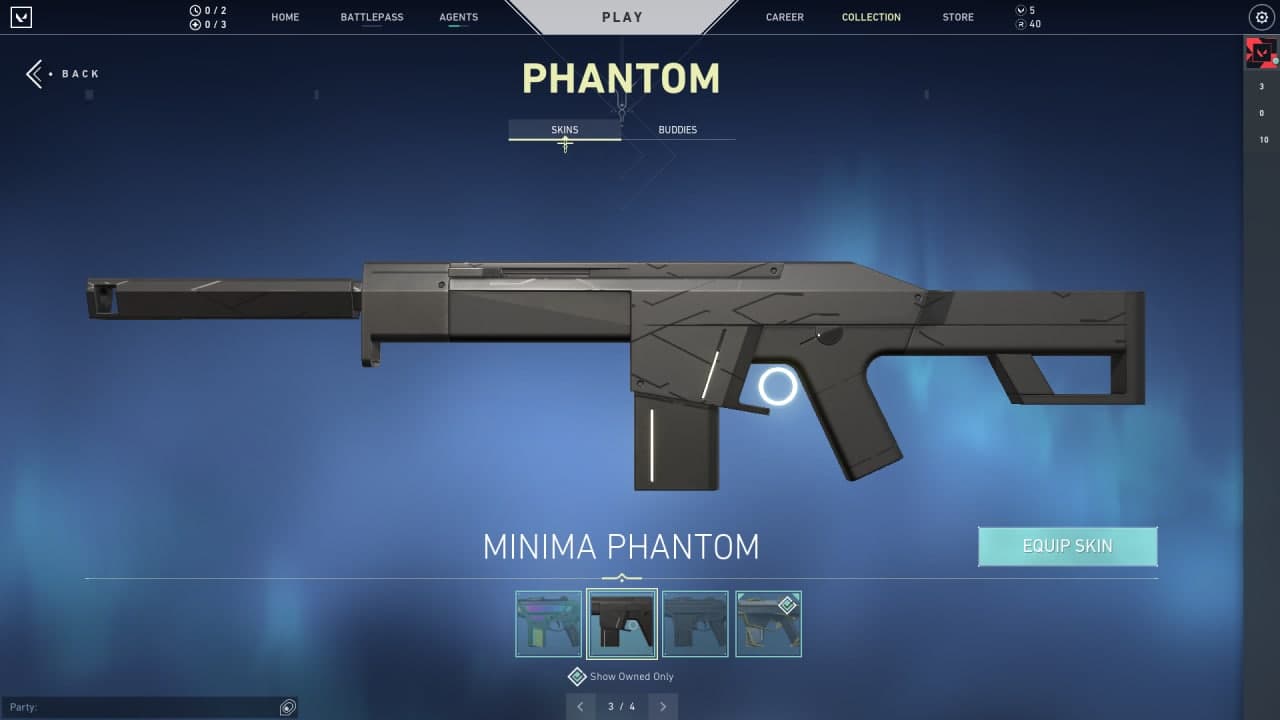The image size is (1280, 720).
Task: Open settings via the gear icon
Action: [x=1261, y=17]
